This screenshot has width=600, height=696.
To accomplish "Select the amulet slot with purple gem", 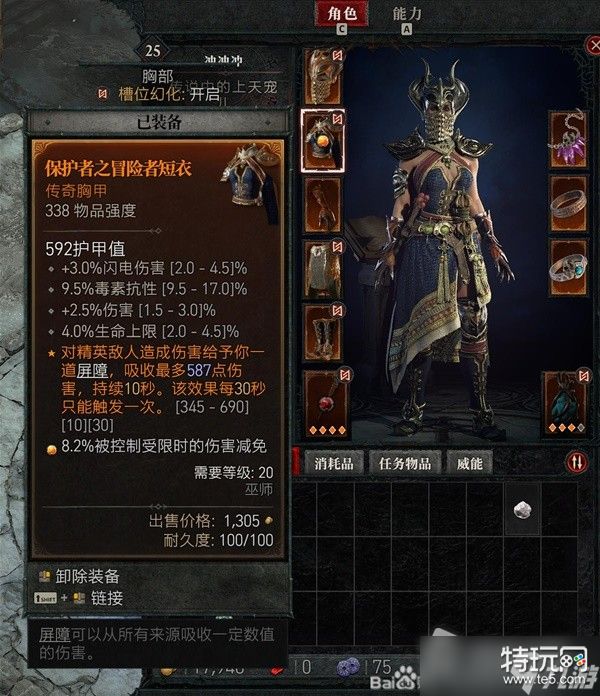I will point(568,139).
